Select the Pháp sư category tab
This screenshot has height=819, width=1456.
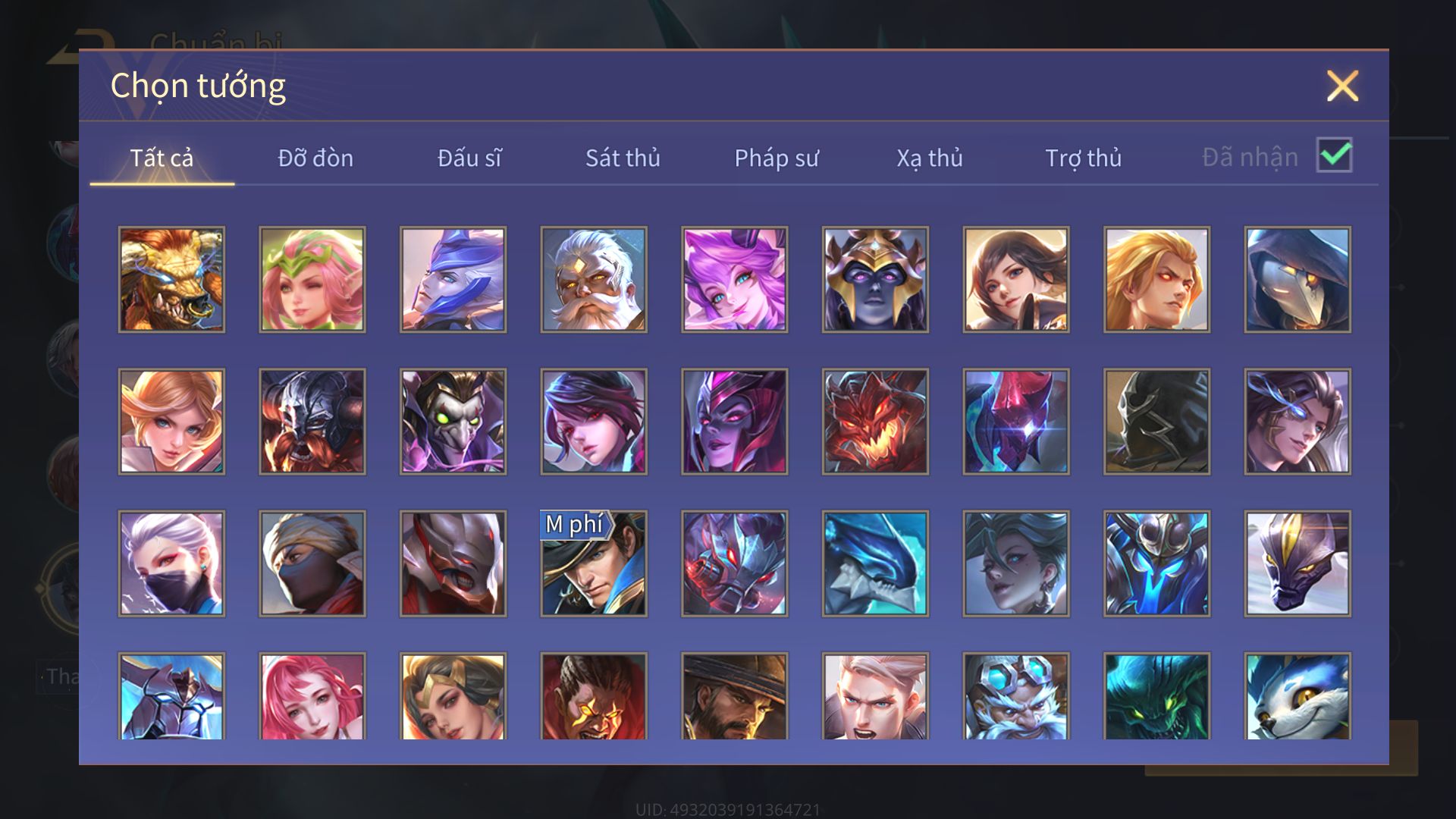click(777, 158)
